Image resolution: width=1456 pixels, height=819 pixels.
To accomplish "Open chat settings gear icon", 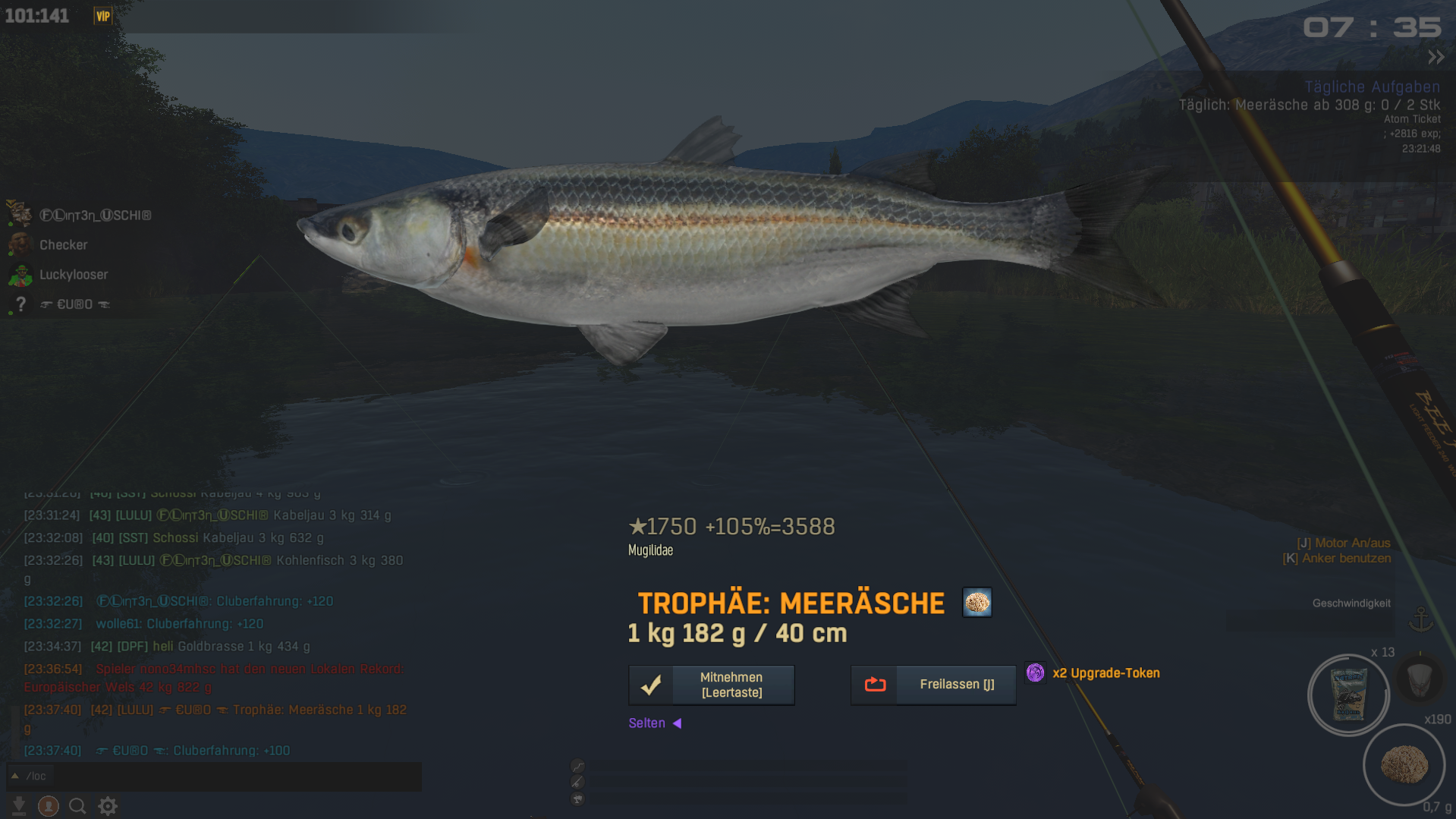I will click(108, 806).
